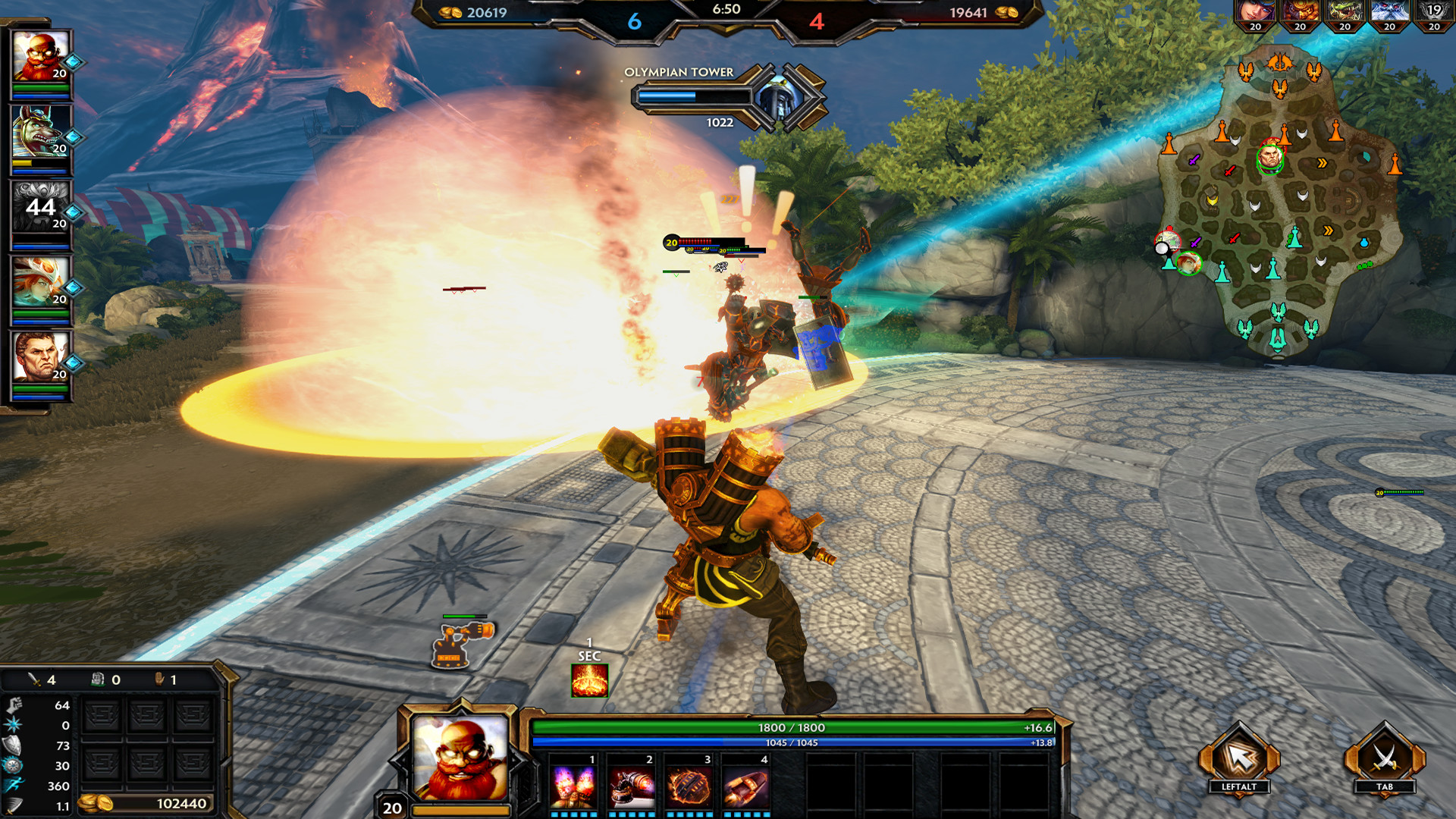The image size is (1456, 819).
Task: Toggle the scoreboard with the TAB button
Action: 1384,758
